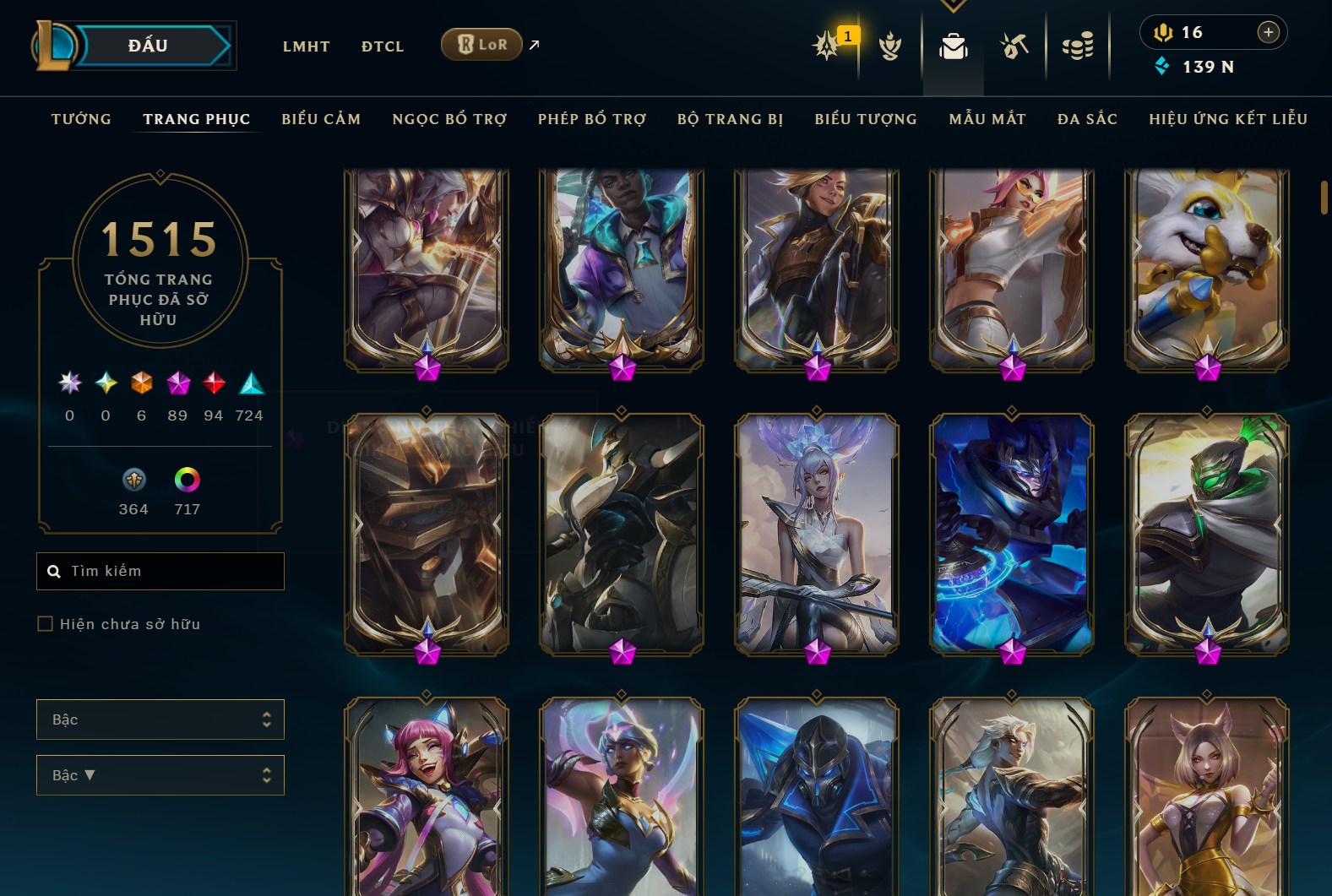Open the first Bậc sorting dropdown
1332x896 pixels.
click(160, 720)
